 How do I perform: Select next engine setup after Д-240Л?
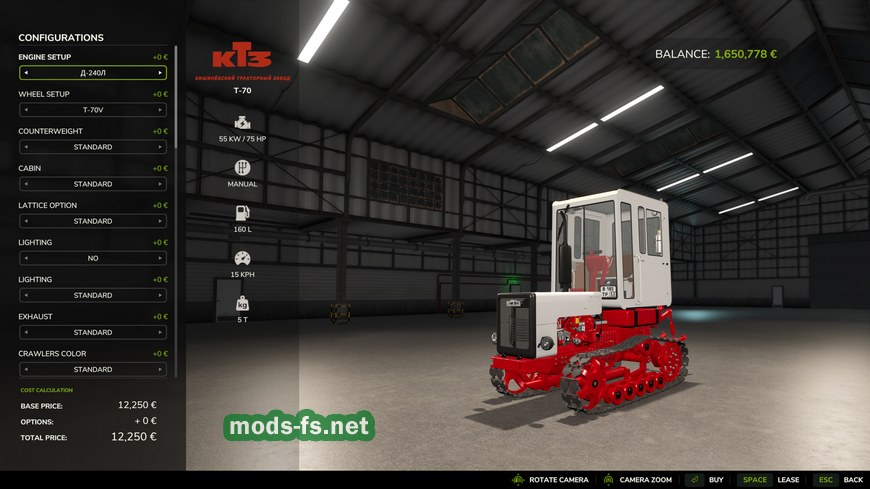[x=160, y=73]
